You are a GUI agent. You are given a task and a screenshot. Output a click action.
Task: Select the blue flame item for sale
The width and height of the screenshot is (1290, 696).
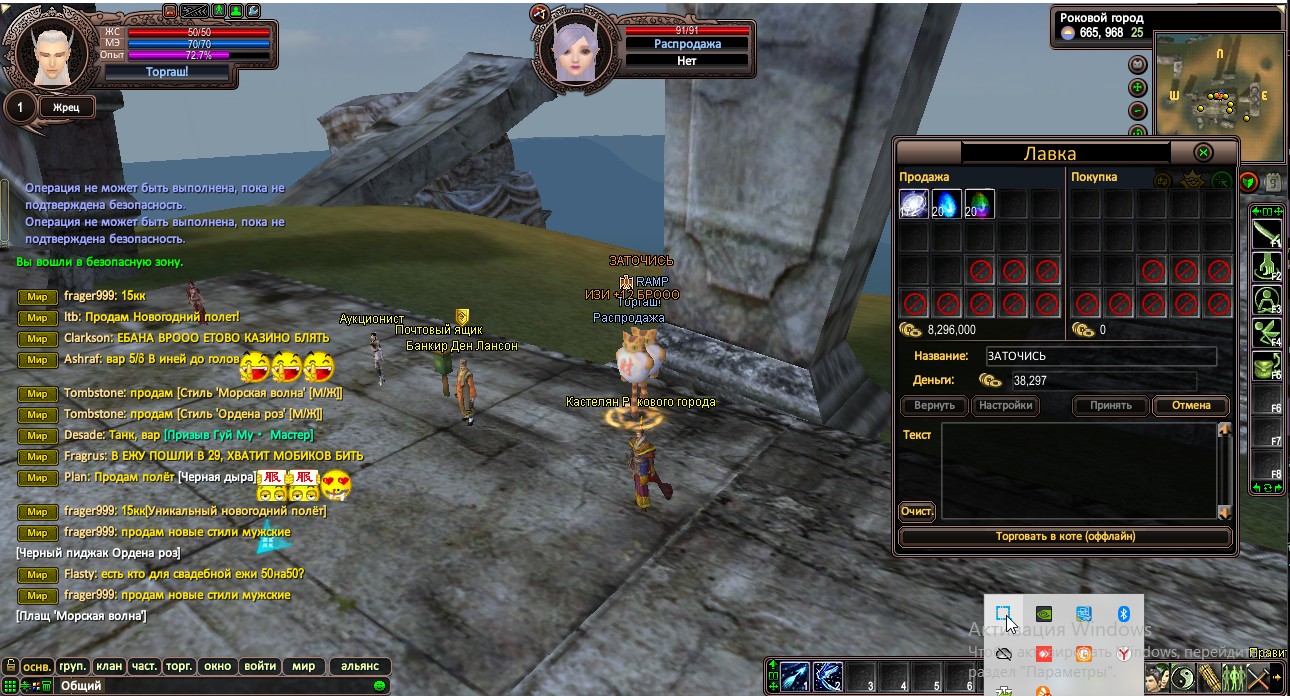[x=947, y=205]
